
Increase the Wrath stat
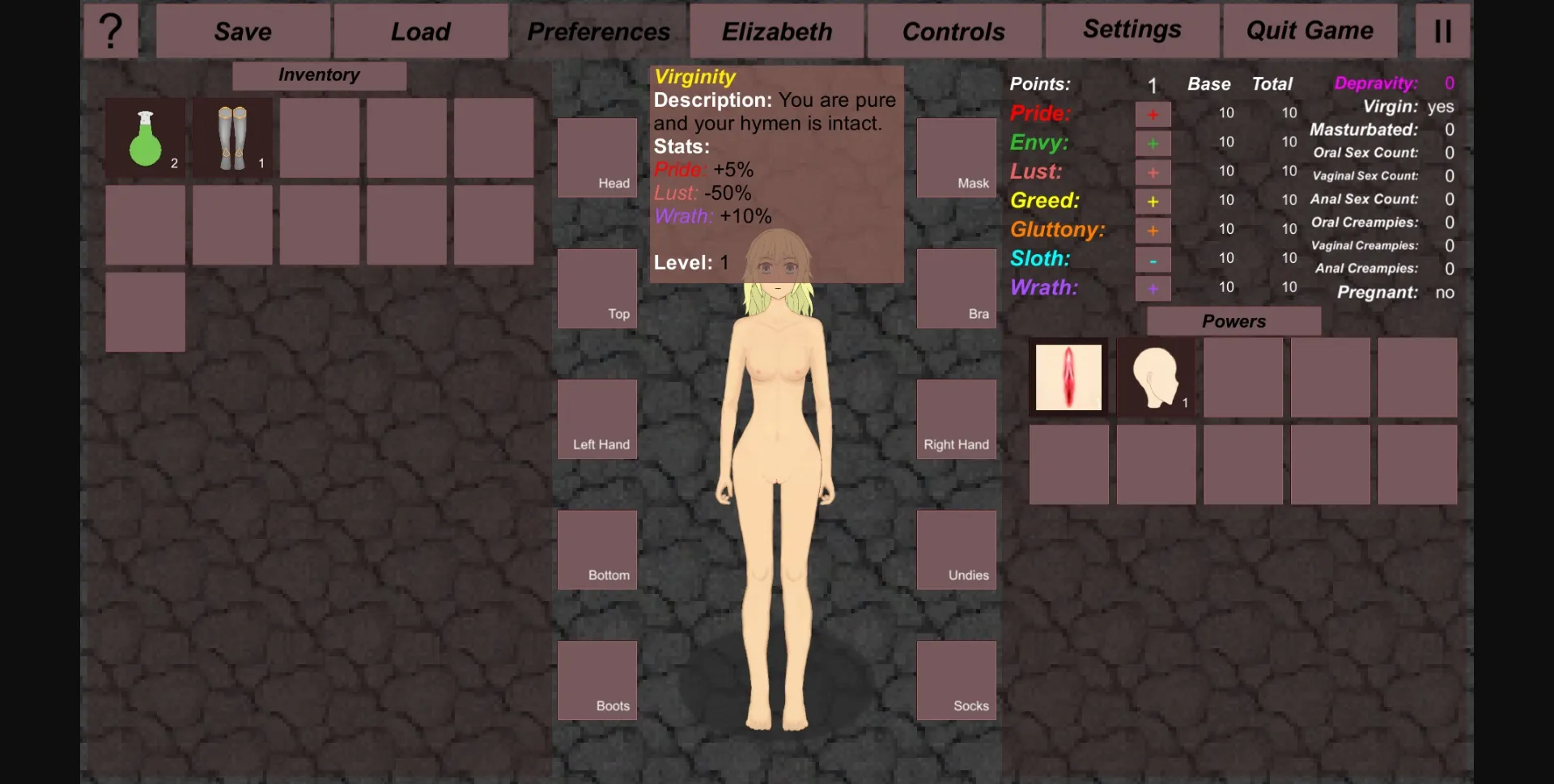tap(1153, 288)
